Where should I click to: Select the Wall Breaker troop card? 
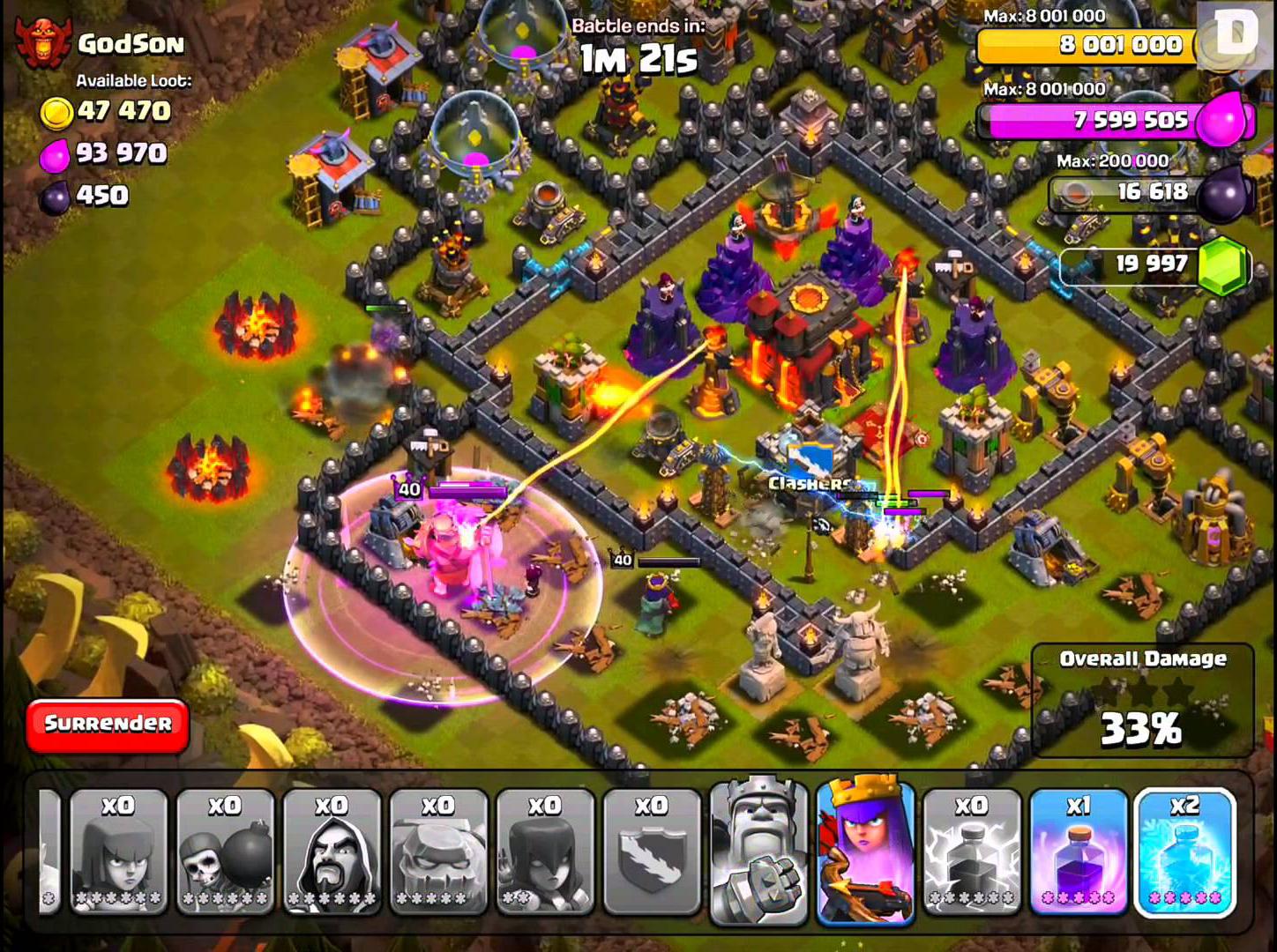pos(226,851)
